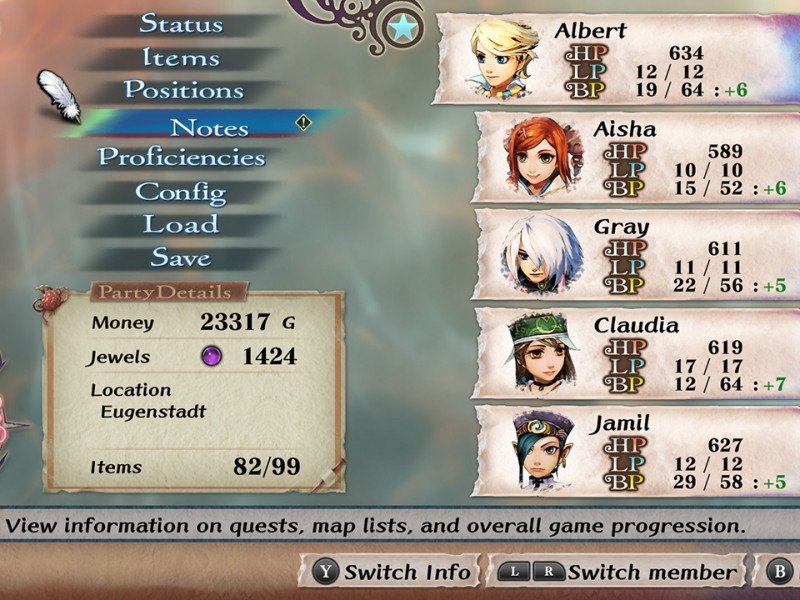800x600 pixels.
Task: Choose the Positions menu option
Action: (x=183, y=90)
